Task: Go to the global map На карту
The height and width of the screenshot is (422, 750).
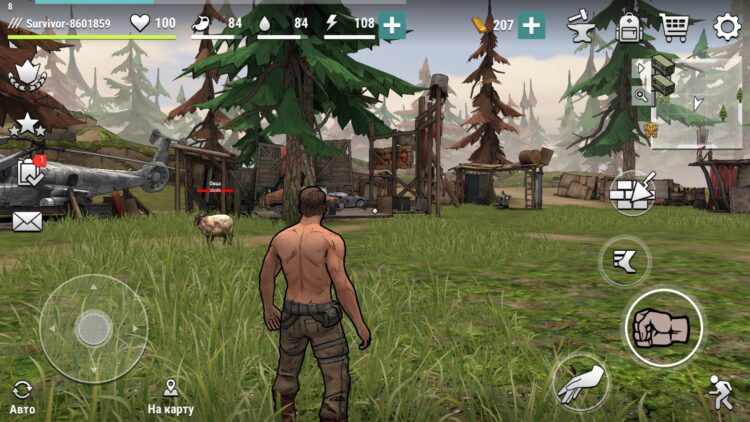Action: tap(170, 396)
